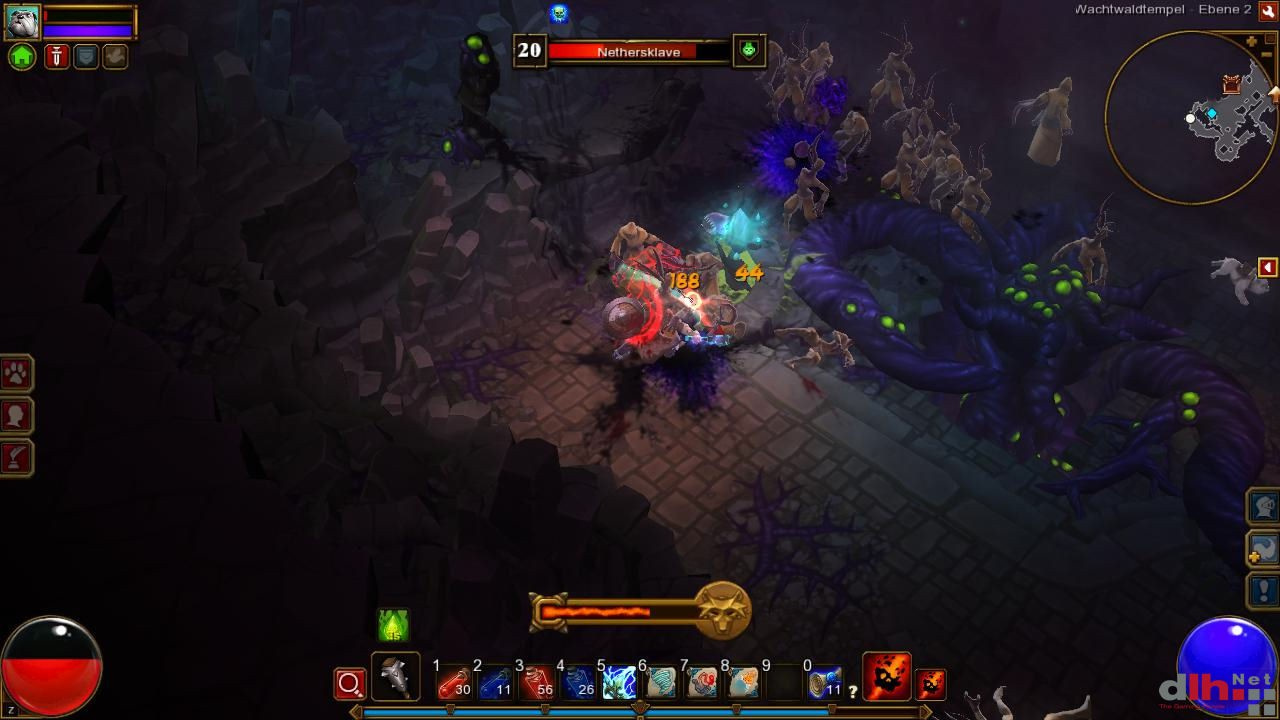Click the red magnifying glass button
Image resolution: width=1280 pixels, height=720 pixels.
pos(350,684)
